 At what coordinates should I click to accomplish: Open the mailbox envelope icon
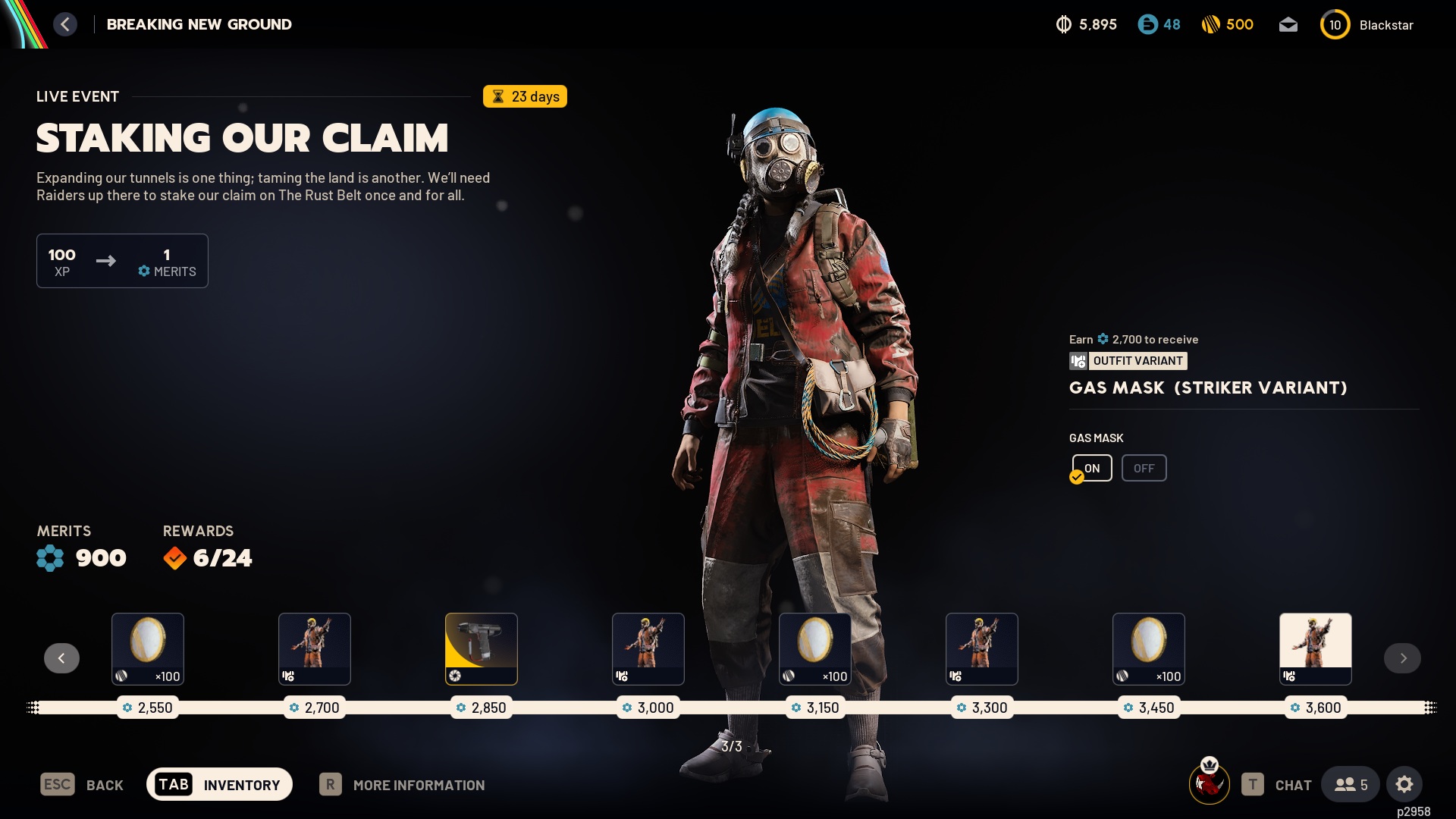pos(1288,25)
